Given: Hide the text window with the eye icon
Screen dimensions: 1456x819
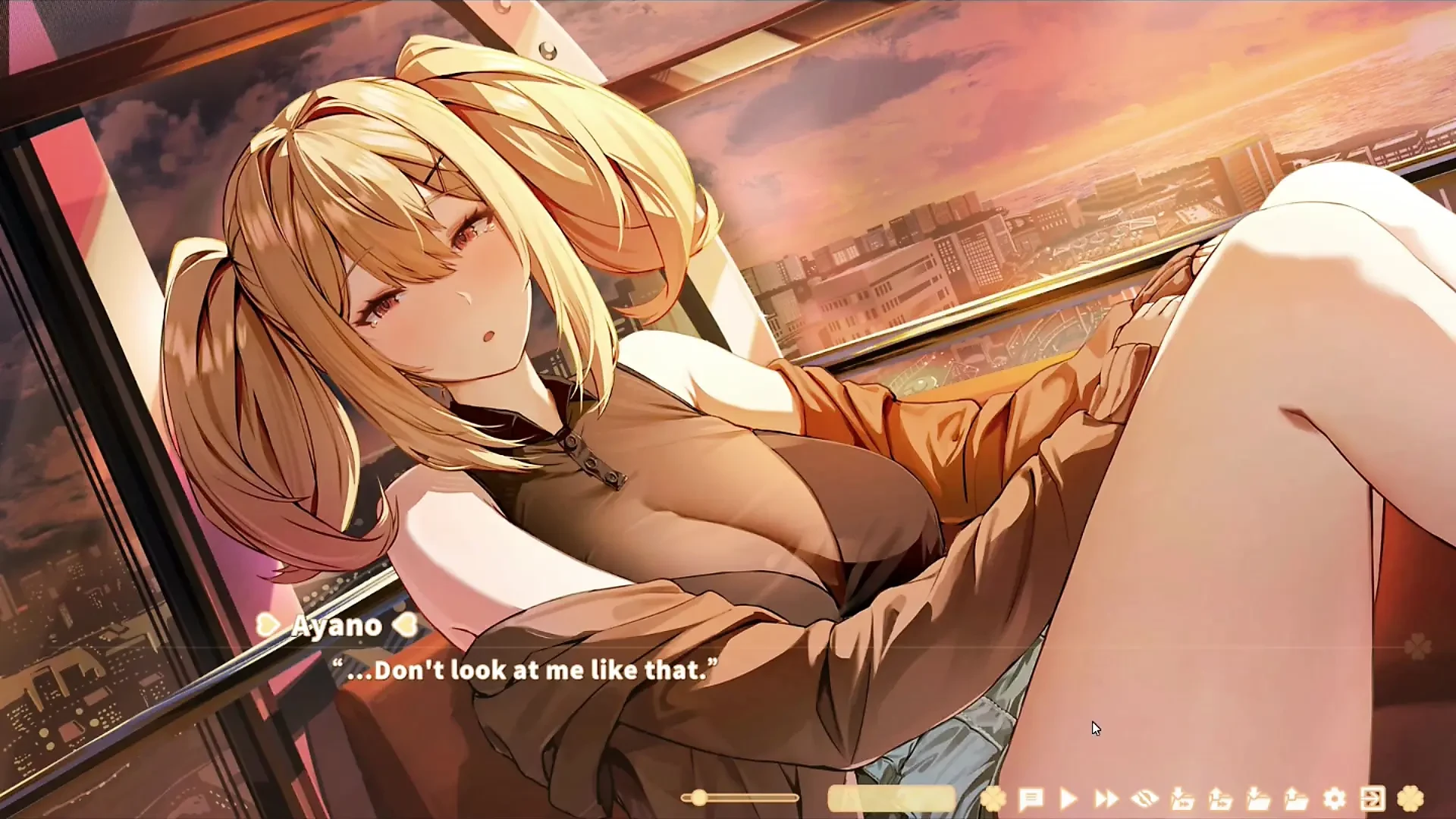Looking at the screenshot, I should click(x=1144, y=799).
